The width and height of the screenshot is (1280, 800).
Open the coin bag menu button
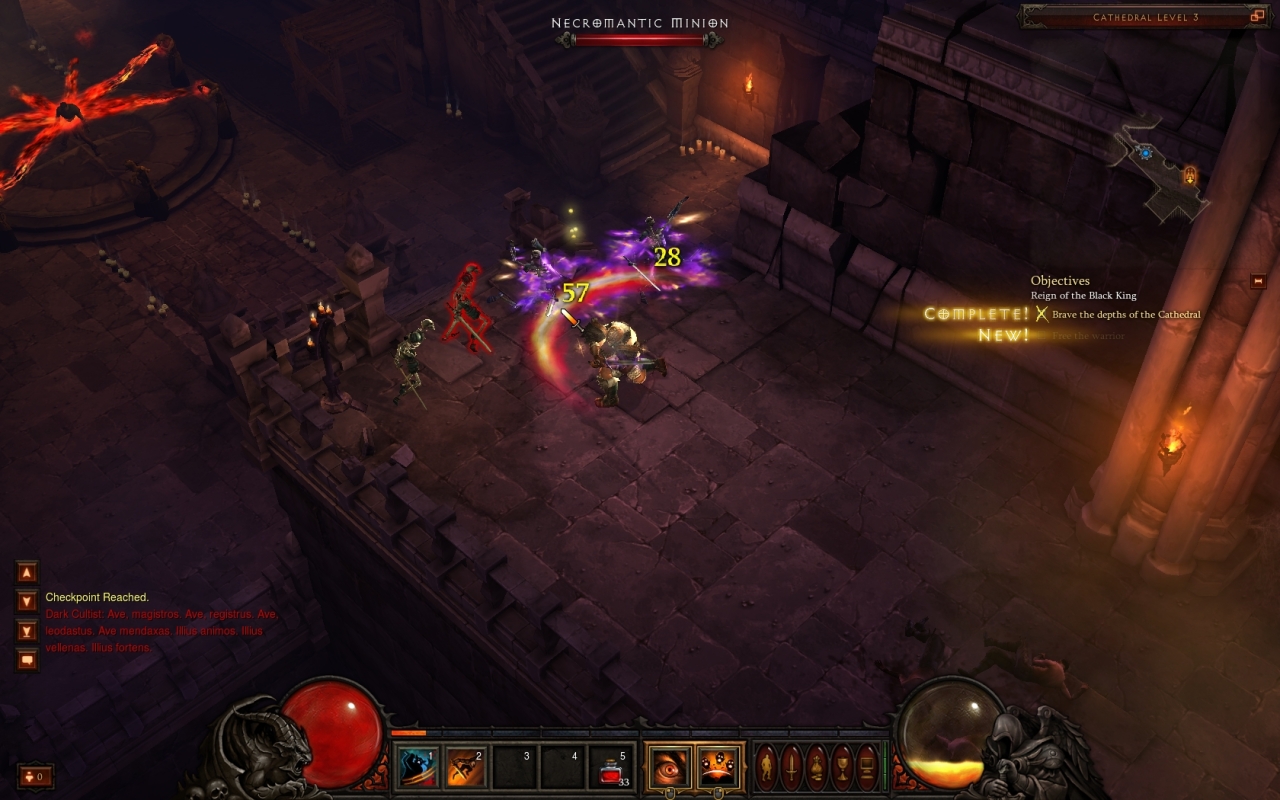pyautogui.click(x=817, y=768)
